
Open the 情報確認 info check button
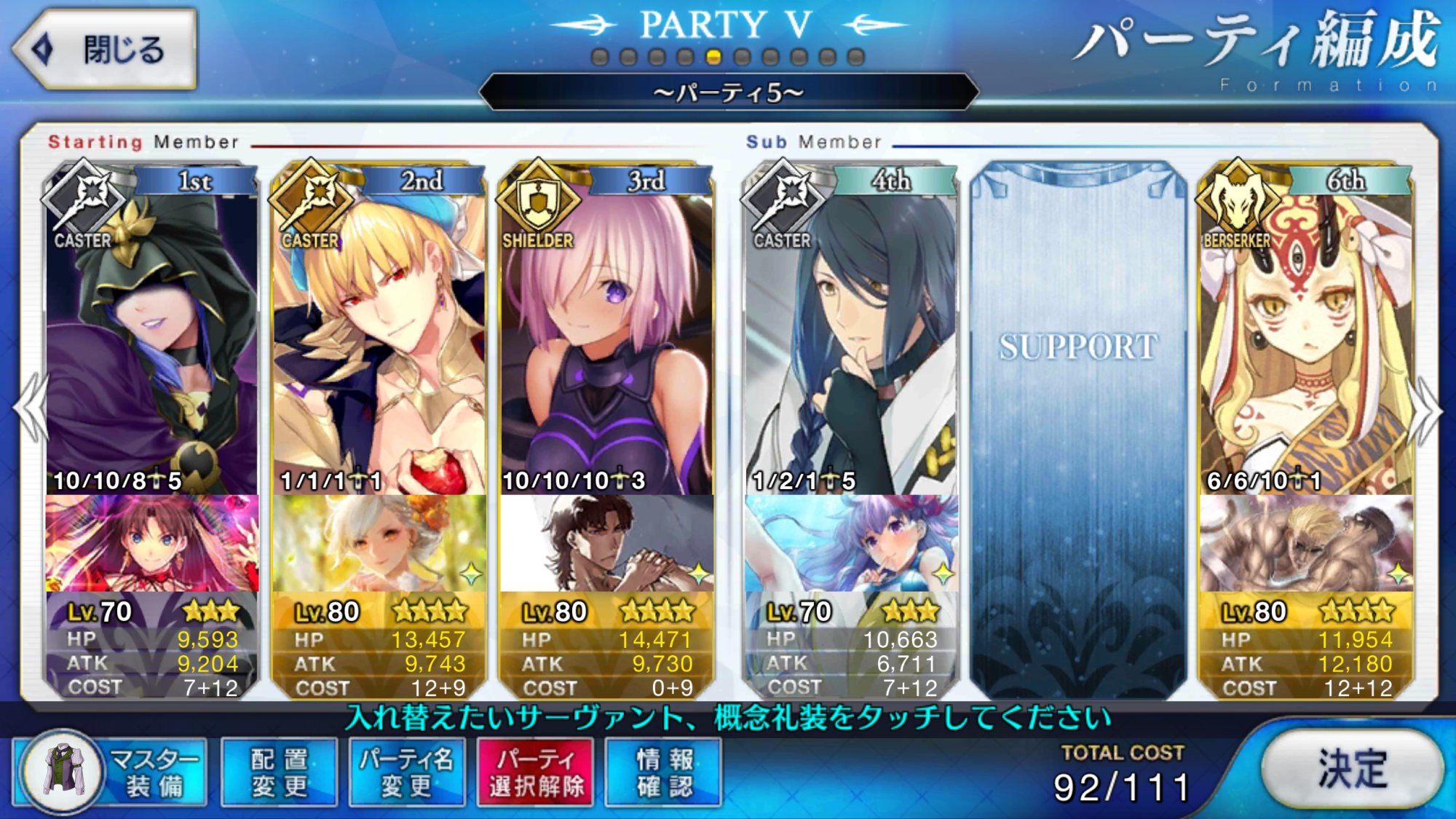pos(663,772)
